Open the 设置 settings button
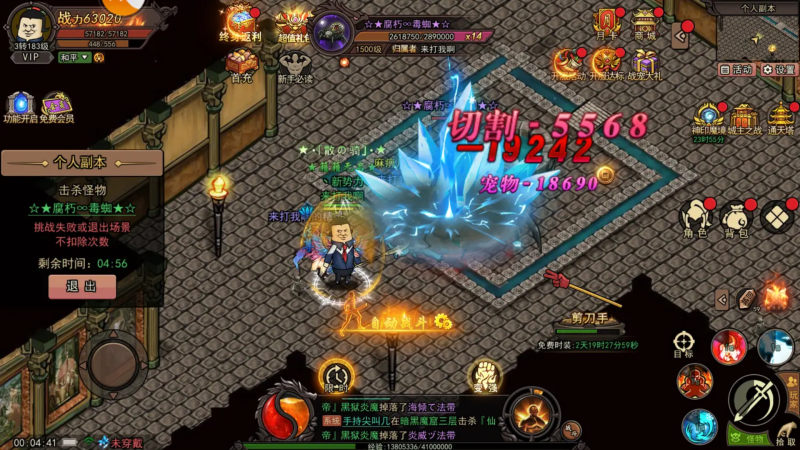This screenshot has height=450, width=800. (x=779, y=70)
